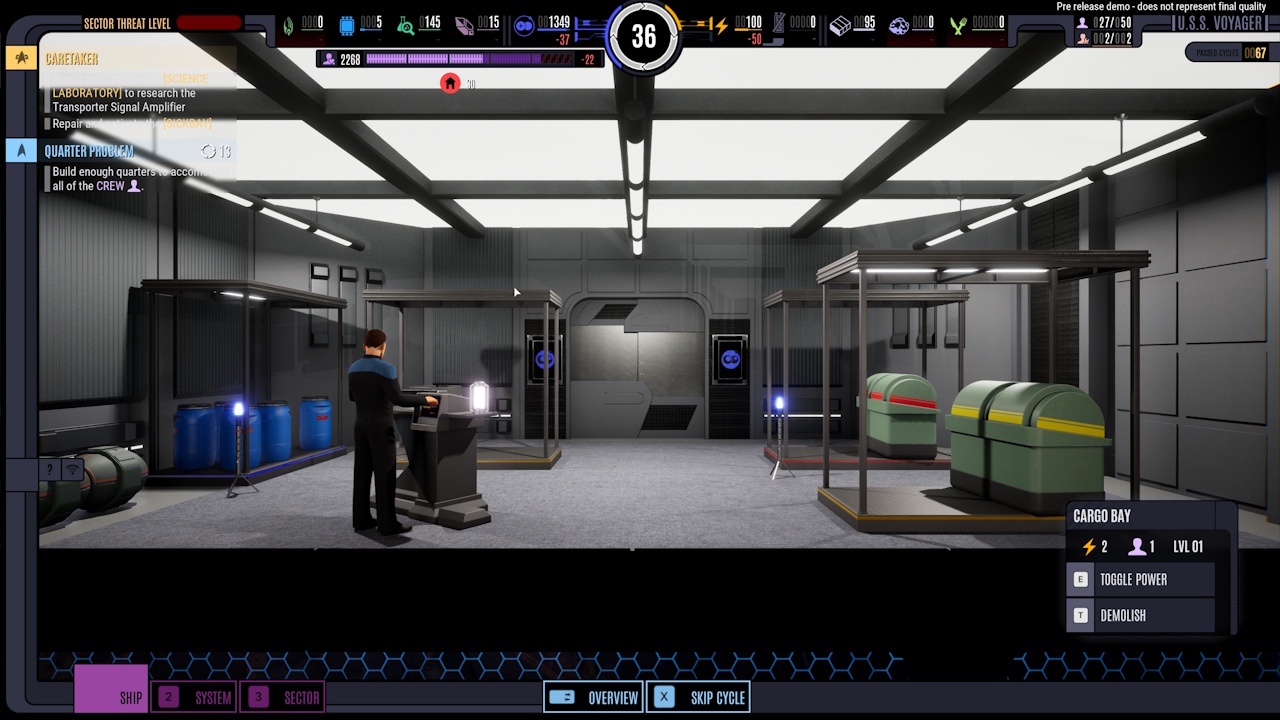
Task: Click the home icon above the morale bar
Action: click(449, 83)
